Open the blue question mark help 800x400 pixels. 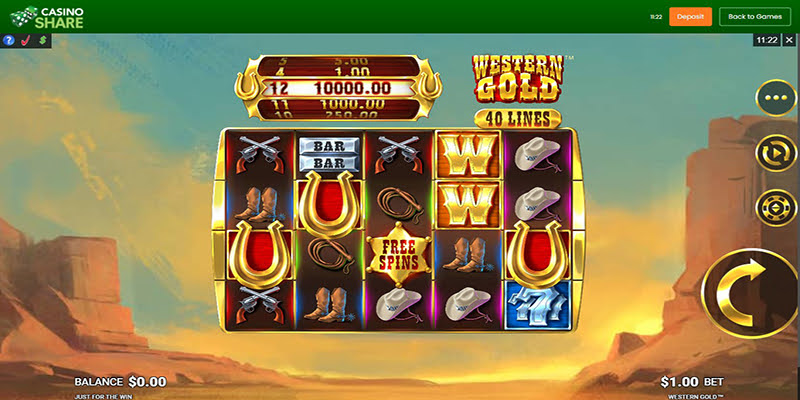coord(9,41)
